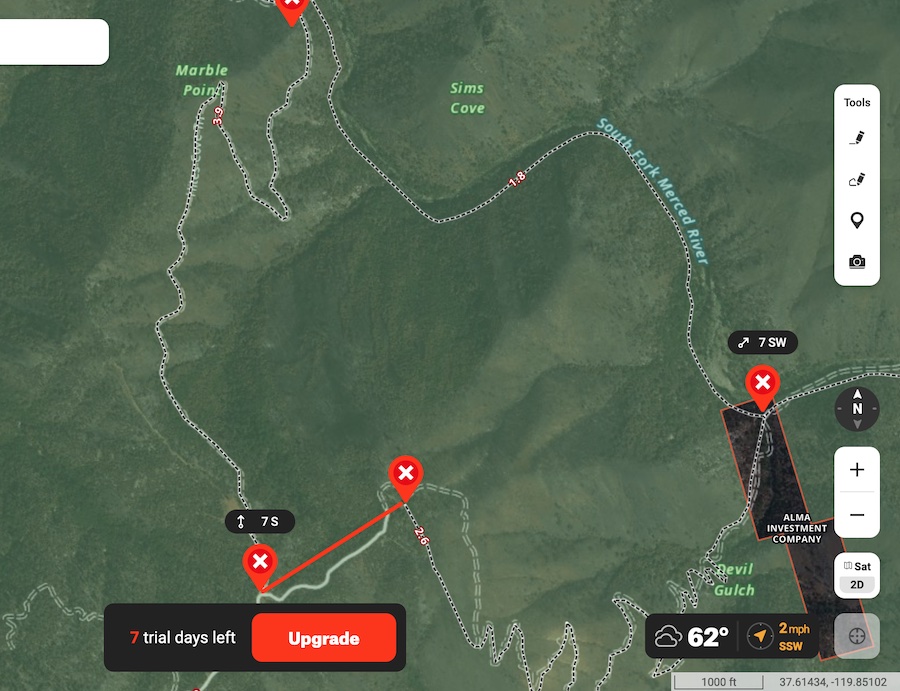Open the 7 trial days left notice
Screen dimensions: 900x691
tap(182, 638)
